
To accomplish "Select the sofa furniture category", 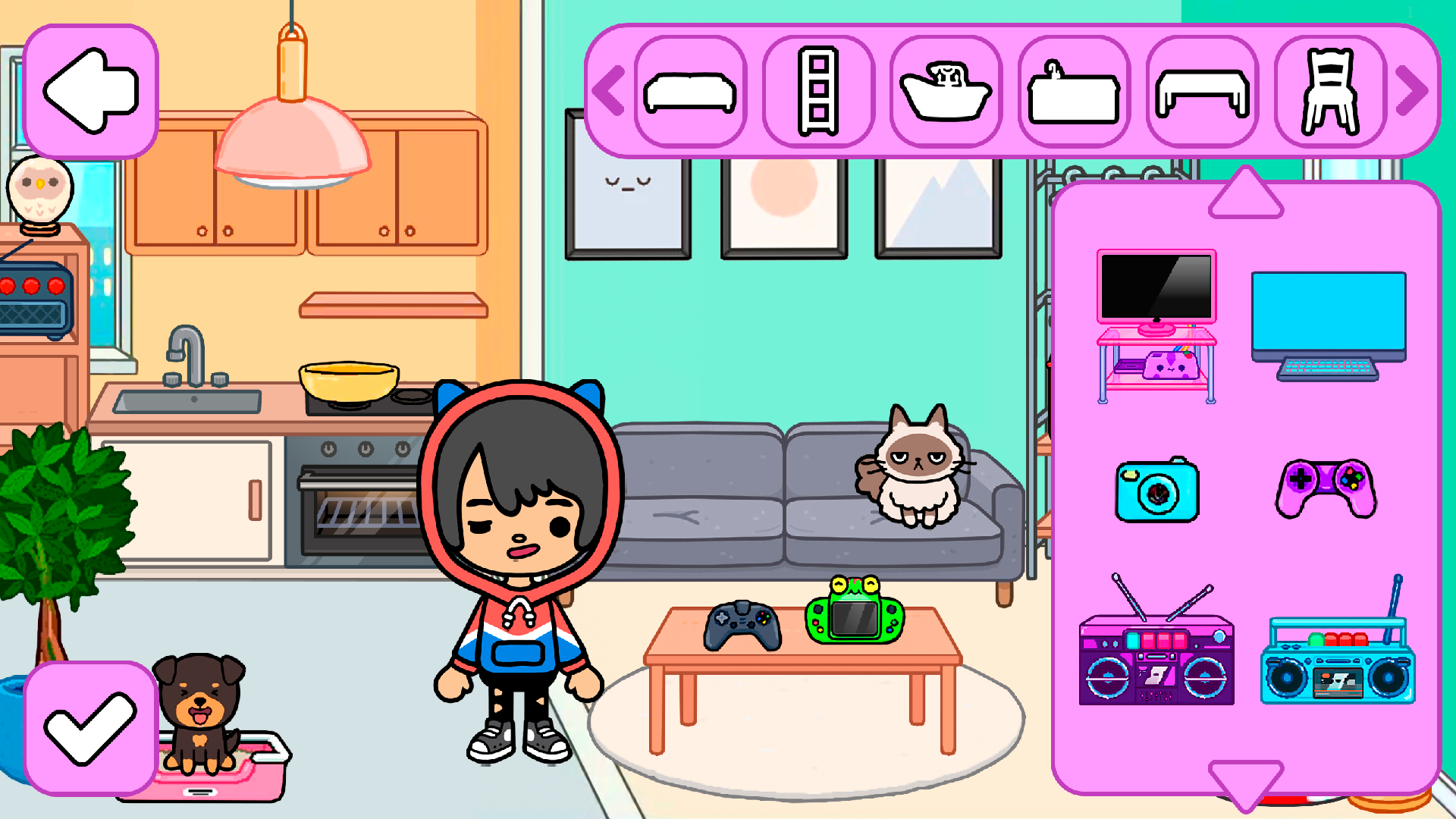I will (x=692, y=91).
